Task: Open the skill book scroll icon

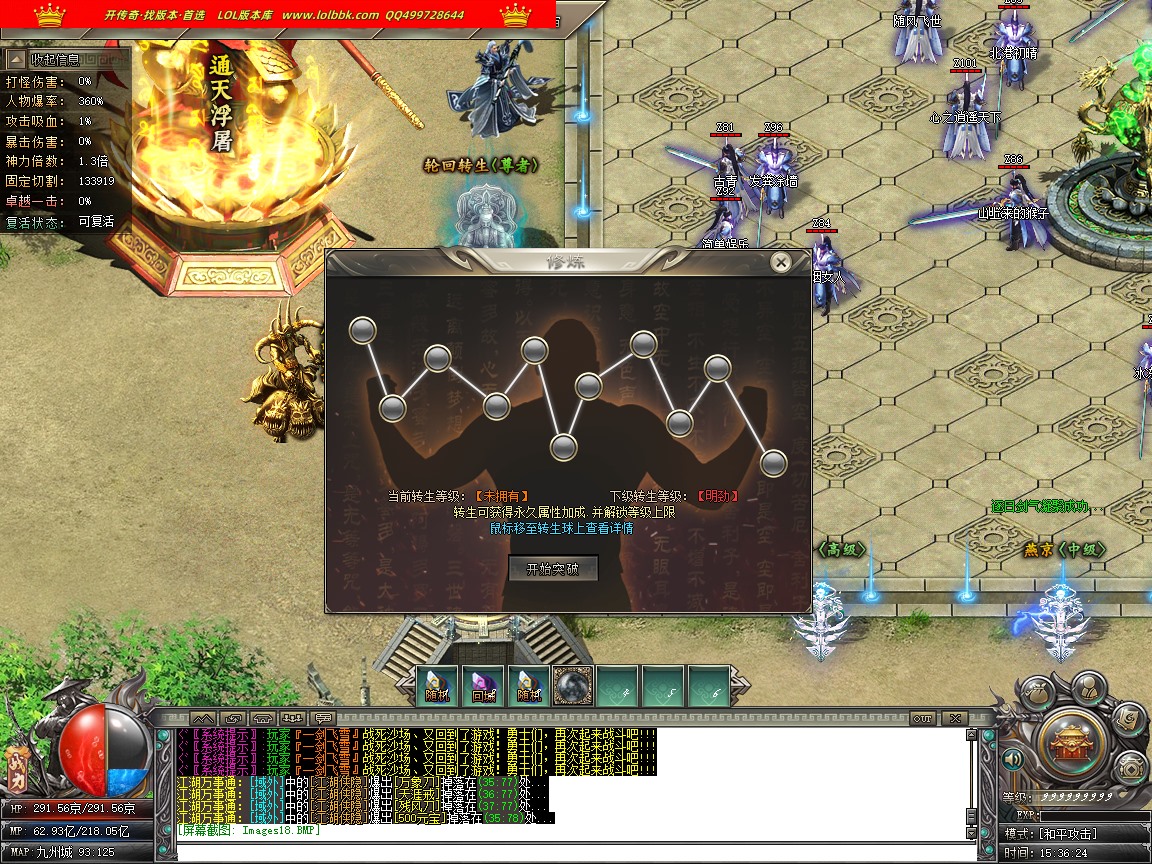Action: (1126, 717)
